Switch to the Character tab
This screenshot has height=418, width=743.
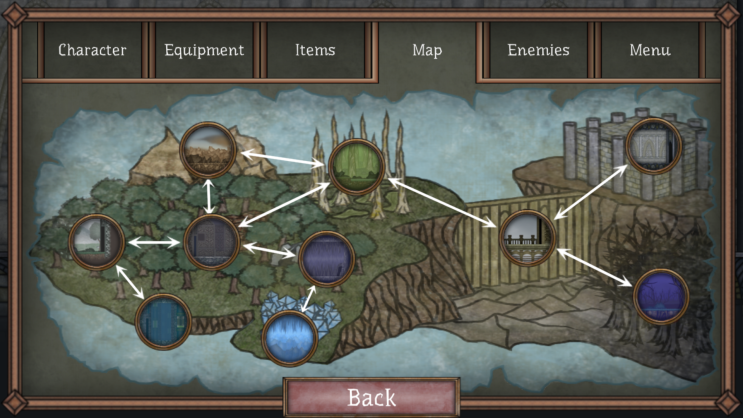click(x=91, y=50)
